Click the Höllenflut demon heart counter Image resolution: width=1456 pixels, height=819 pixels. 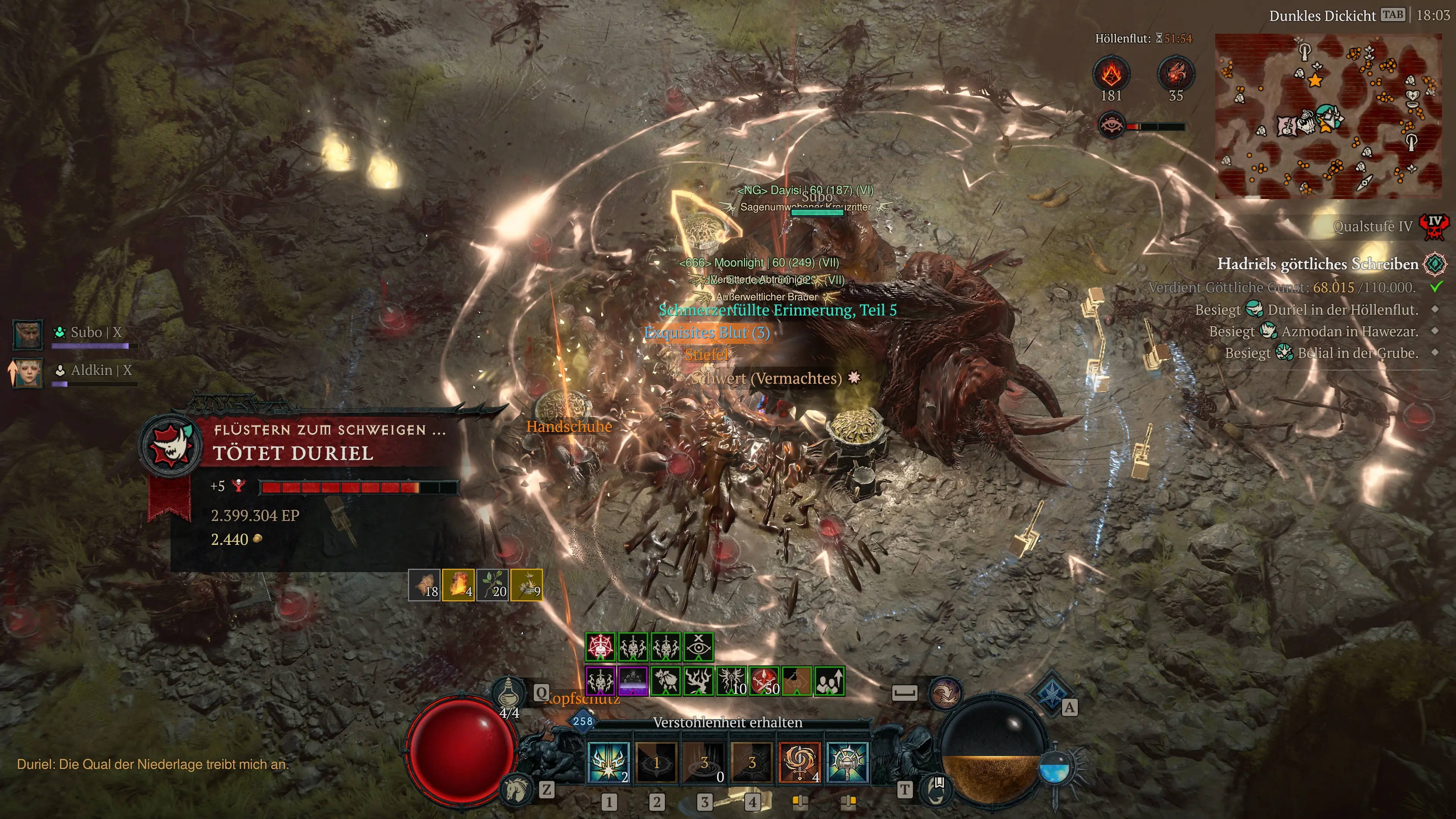pos(1176,74)
